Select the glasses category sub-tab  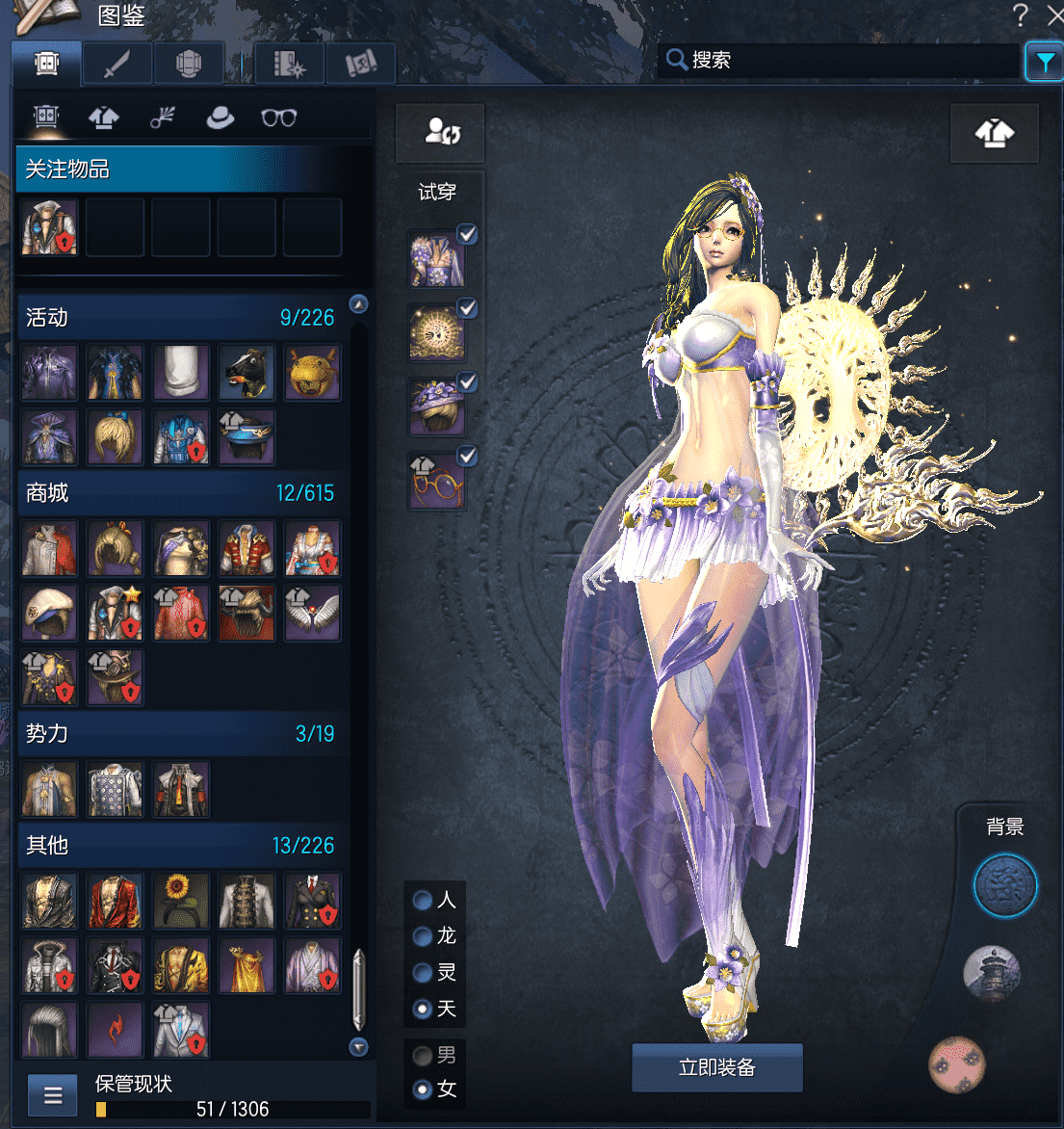[x=279, y=118]
